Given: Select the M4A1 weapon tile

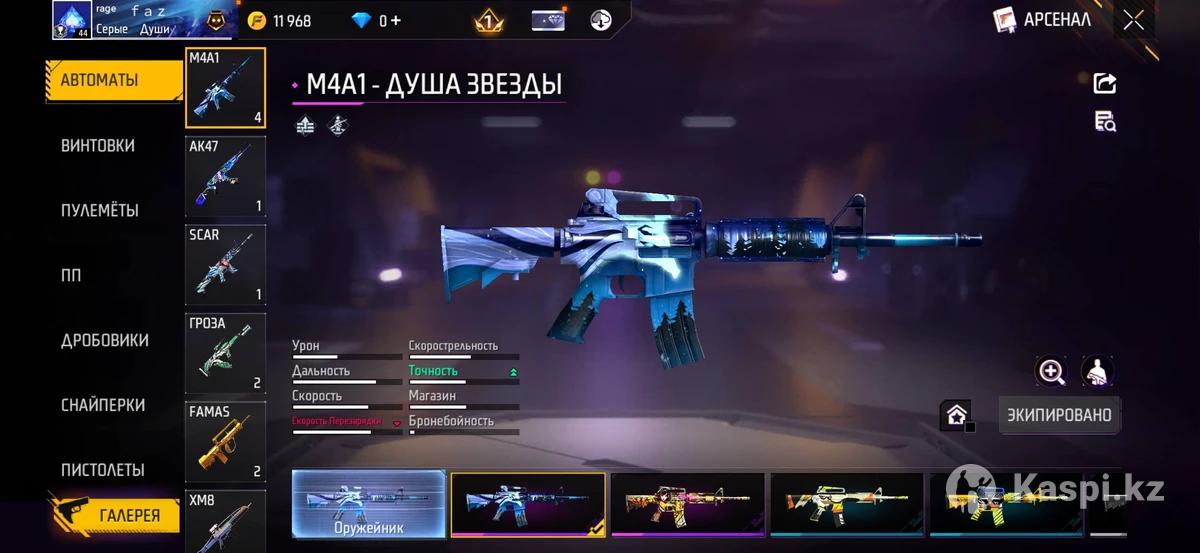Looking at the screenshot, I should tap(226, 88).
